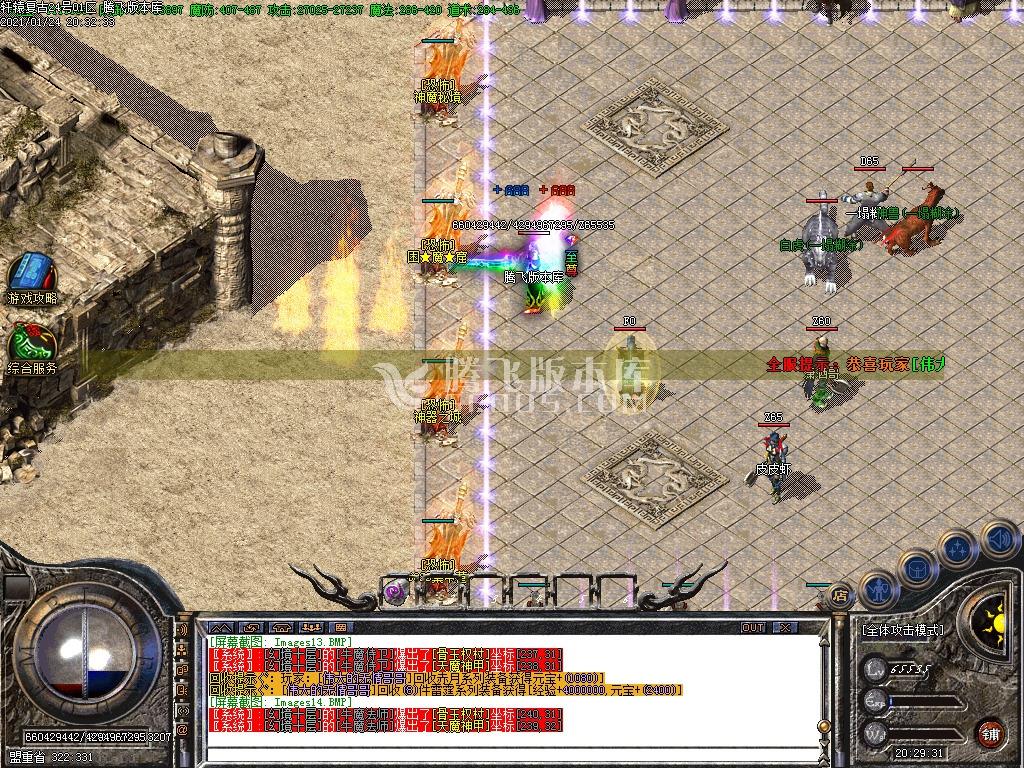1024x768 pixels.
Task: Open the bag inventory round button
Action: point(918,566)
